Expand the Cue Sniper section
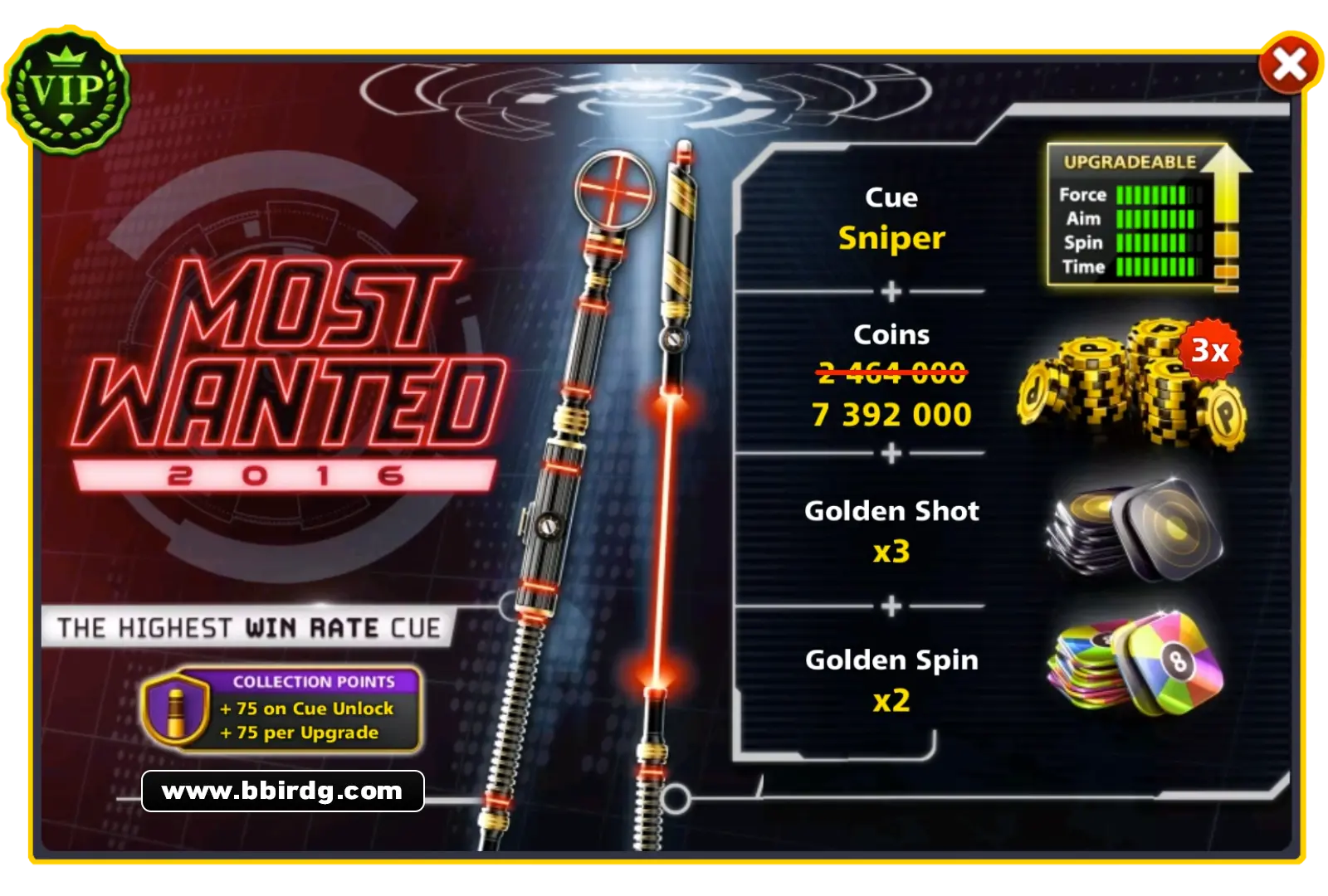 (x=891, y=219)
